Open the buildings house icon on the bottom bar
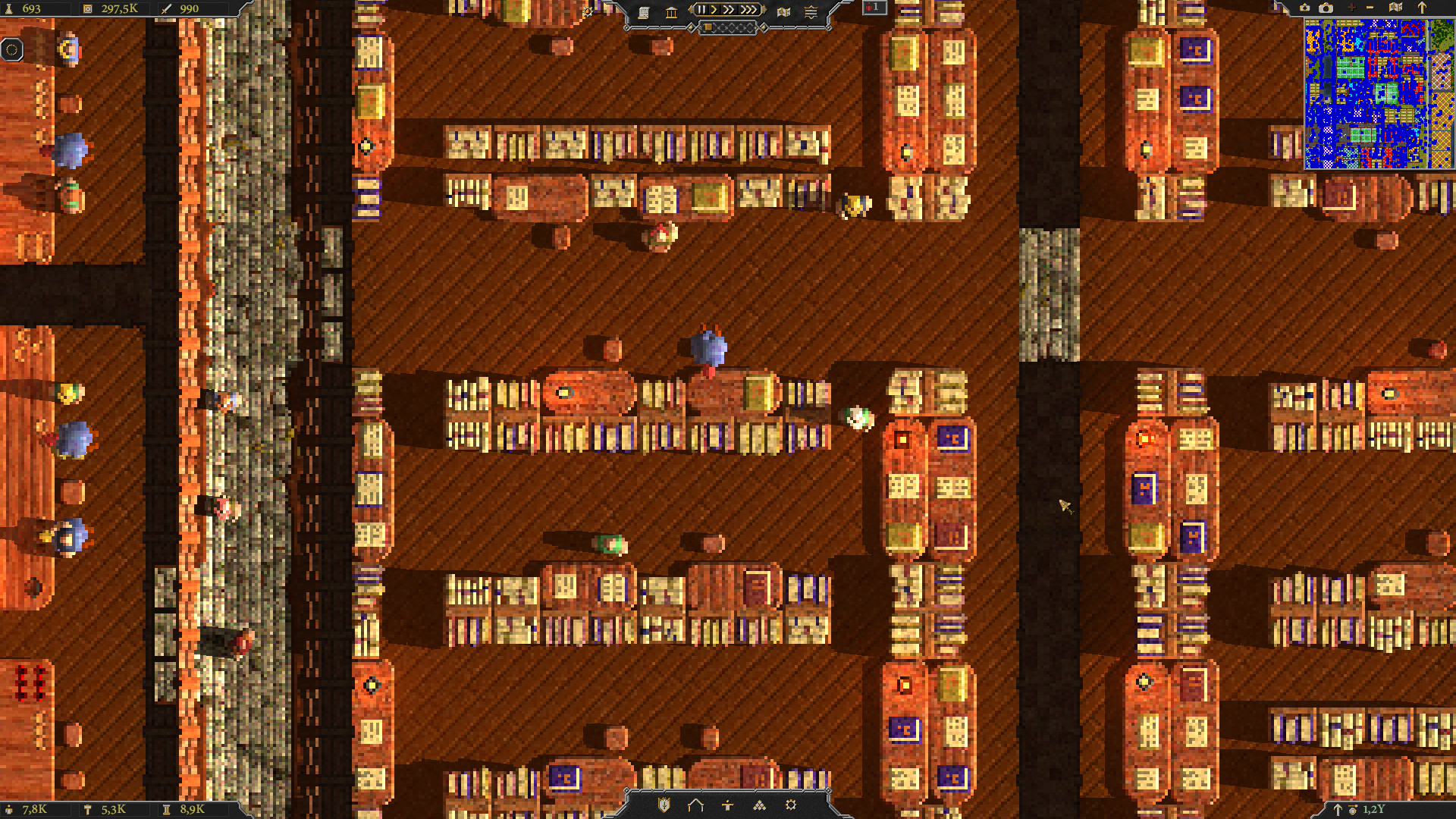The width and height of the screenshot is (1456, 819). pyautogui.click(x=695, y=805)
